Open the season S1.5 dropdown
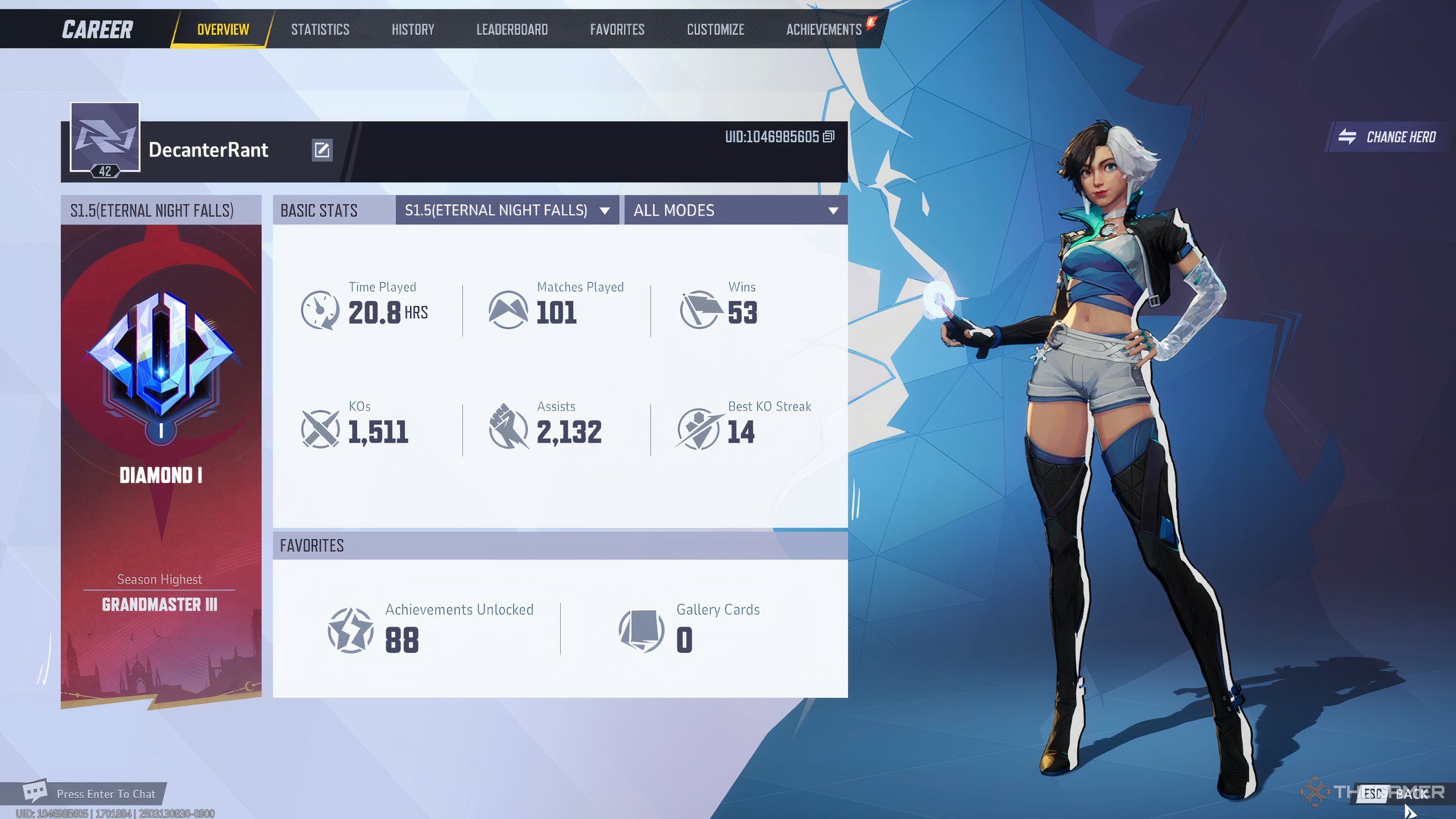Image resolution: width=1456 pixels, height=819 pixels. (507, 210)
